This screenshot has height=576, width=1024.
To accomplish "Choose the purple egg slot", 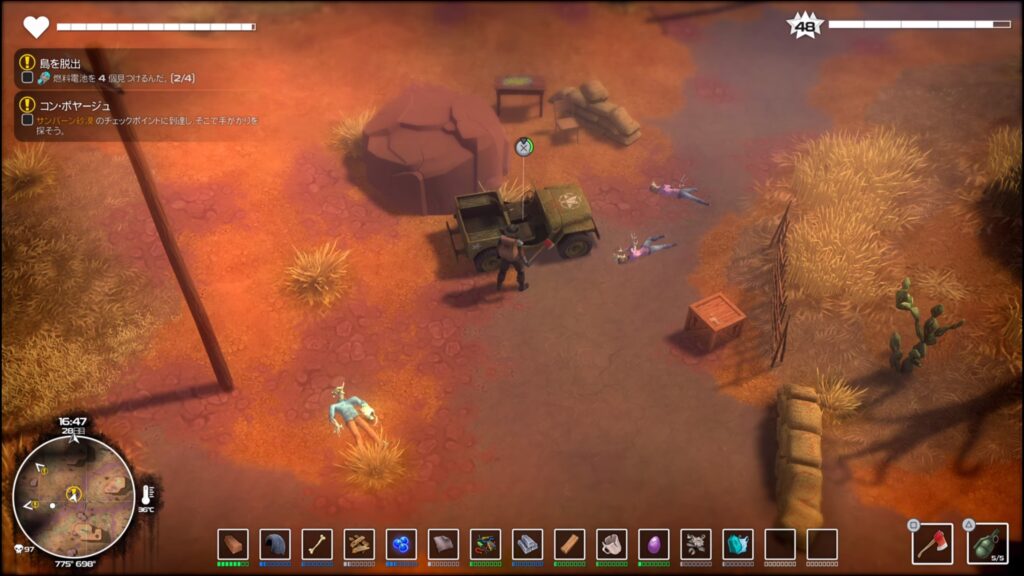I will pos(653,544).
